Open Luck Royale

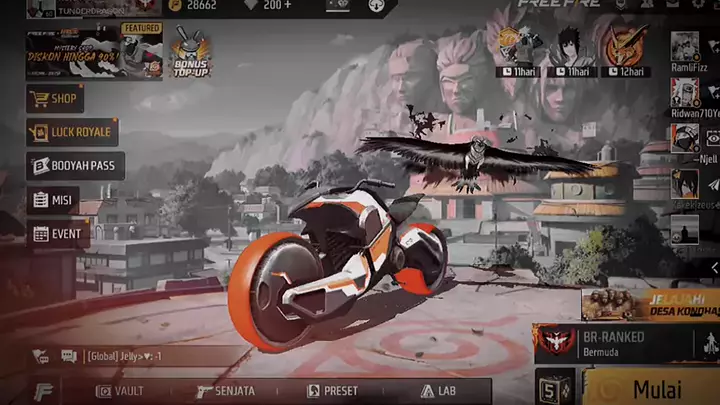tap(72, 132)
